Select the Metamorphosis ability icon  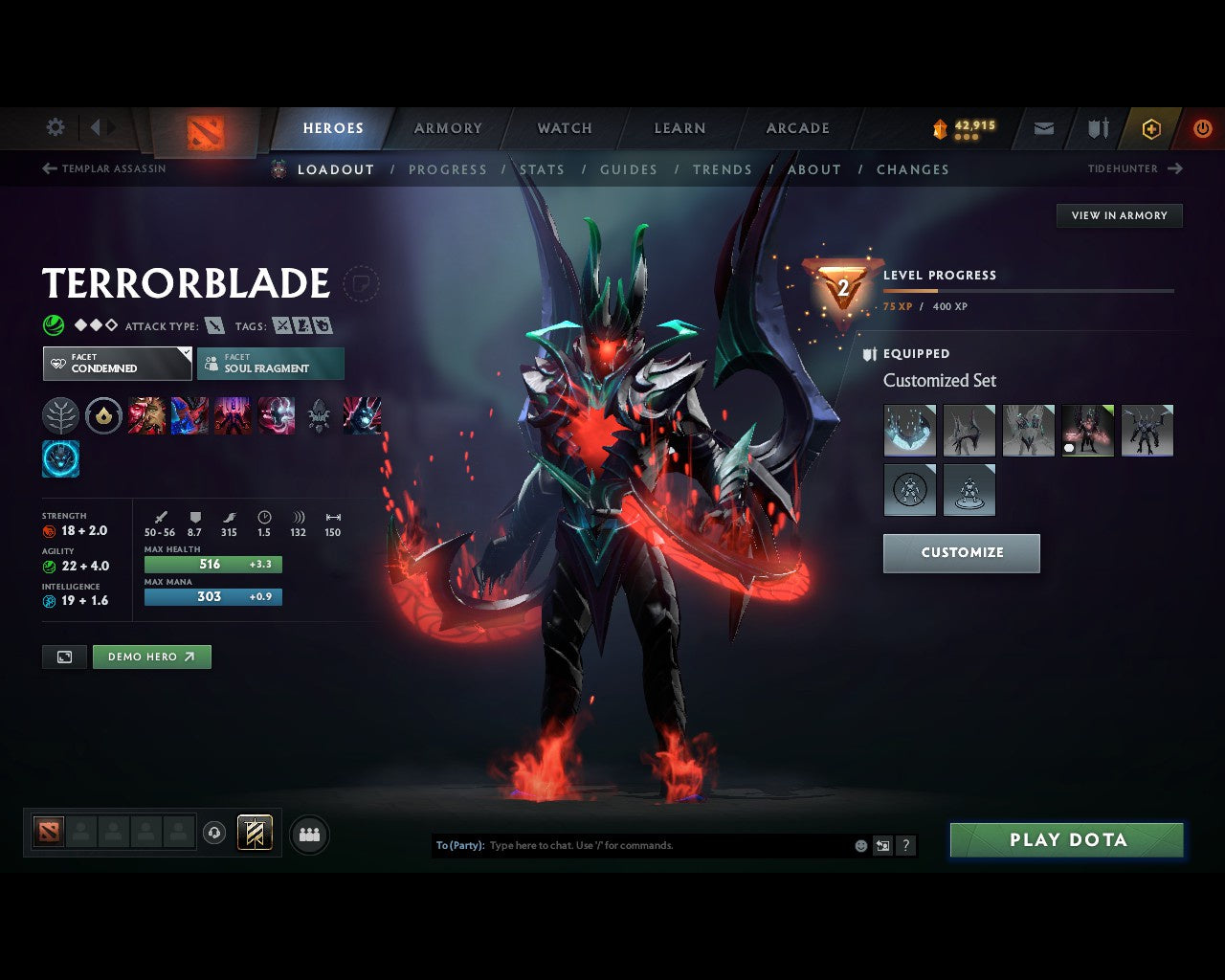pyautogui.click(x=234, y=415)
